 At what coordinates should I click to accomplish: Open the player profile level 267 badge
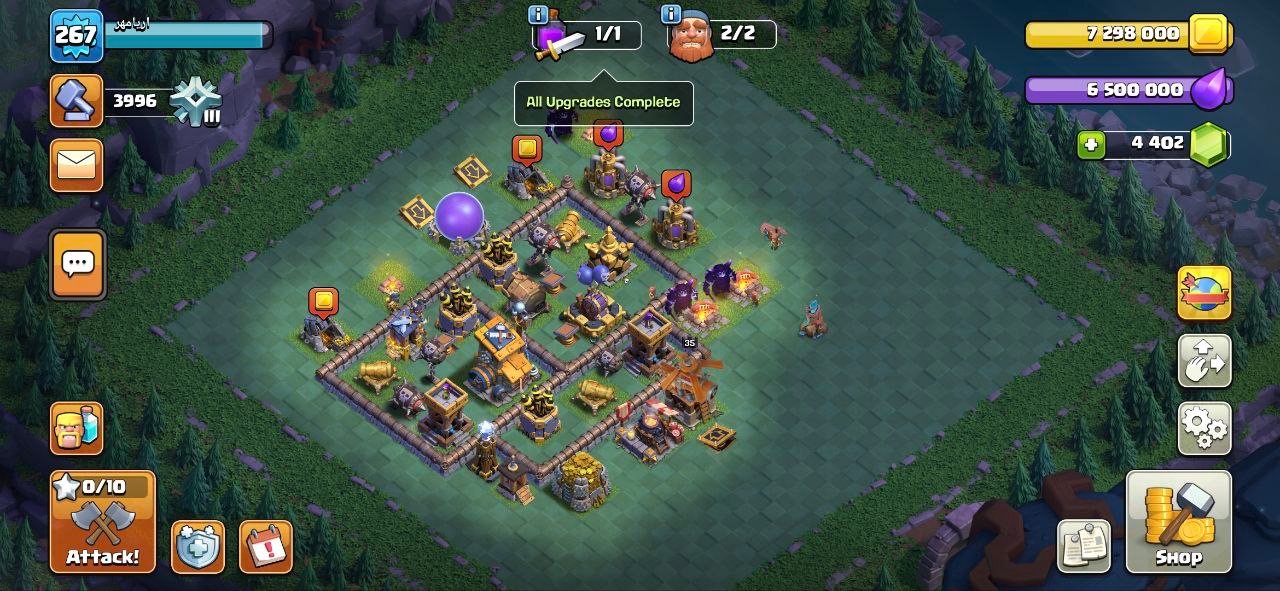(x=76, y=36)
